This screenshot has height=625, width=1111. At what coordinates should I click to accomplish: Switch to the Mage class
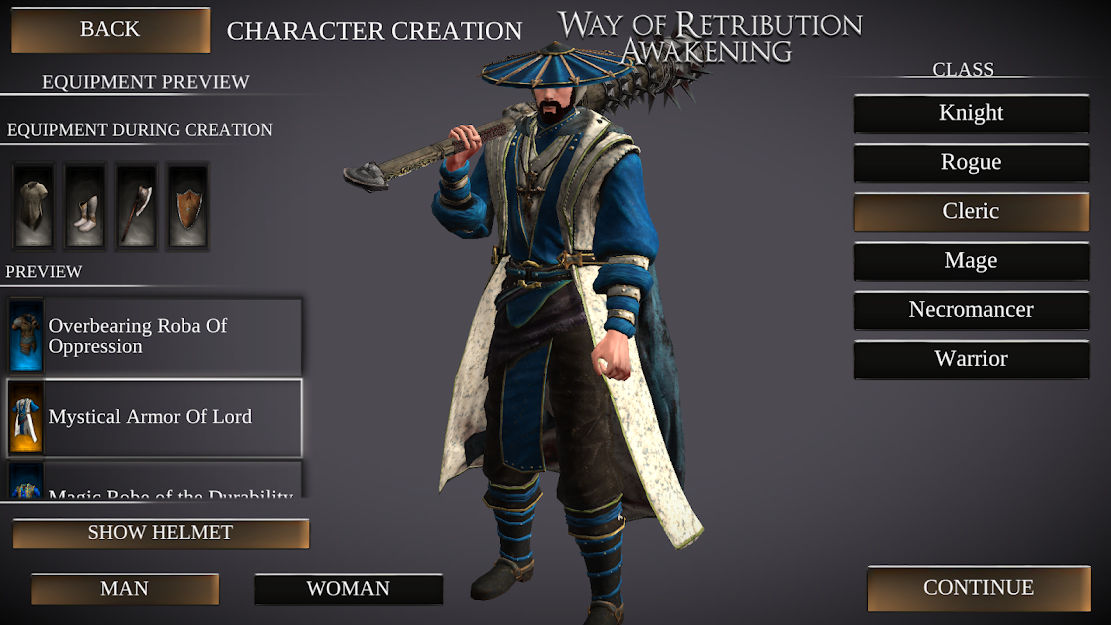click(971, 261)
